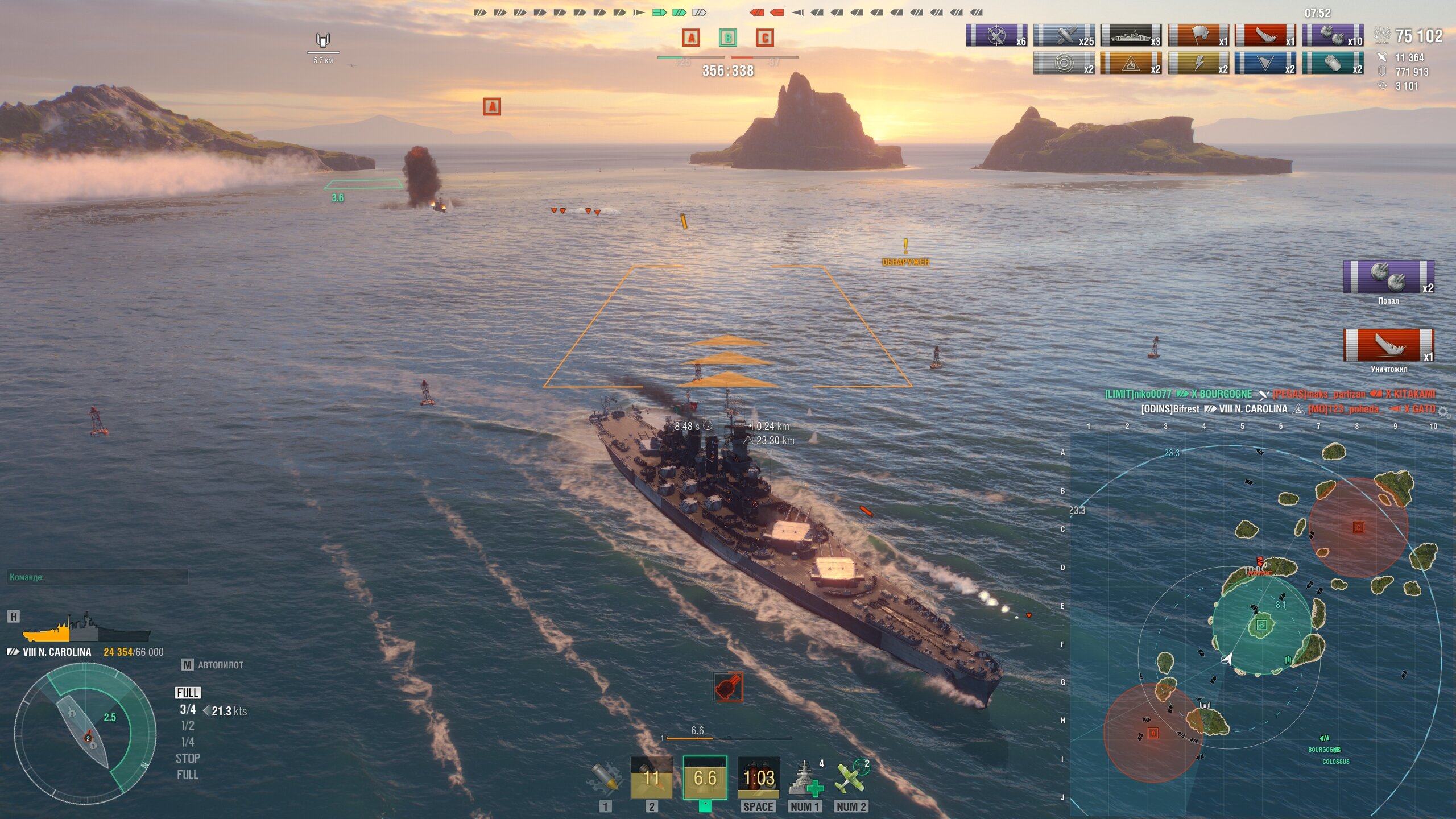Activate the Damage Control Party consumable
Image resolution: width=1456 pixels, height=819 pixels.
[x=758, y=777]
